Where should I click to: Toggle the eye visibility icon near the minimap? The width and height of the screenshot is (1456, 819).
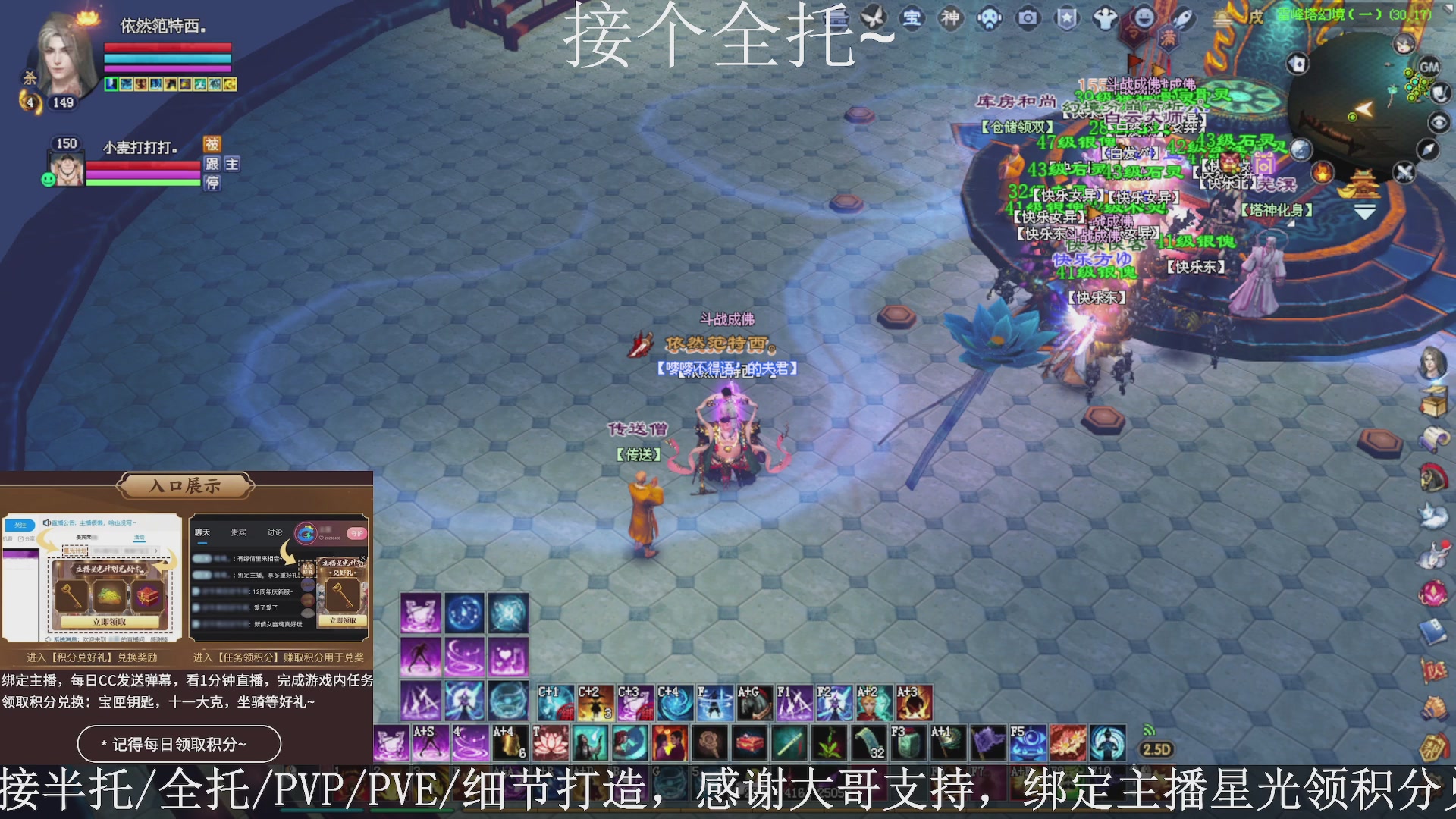1439,123
